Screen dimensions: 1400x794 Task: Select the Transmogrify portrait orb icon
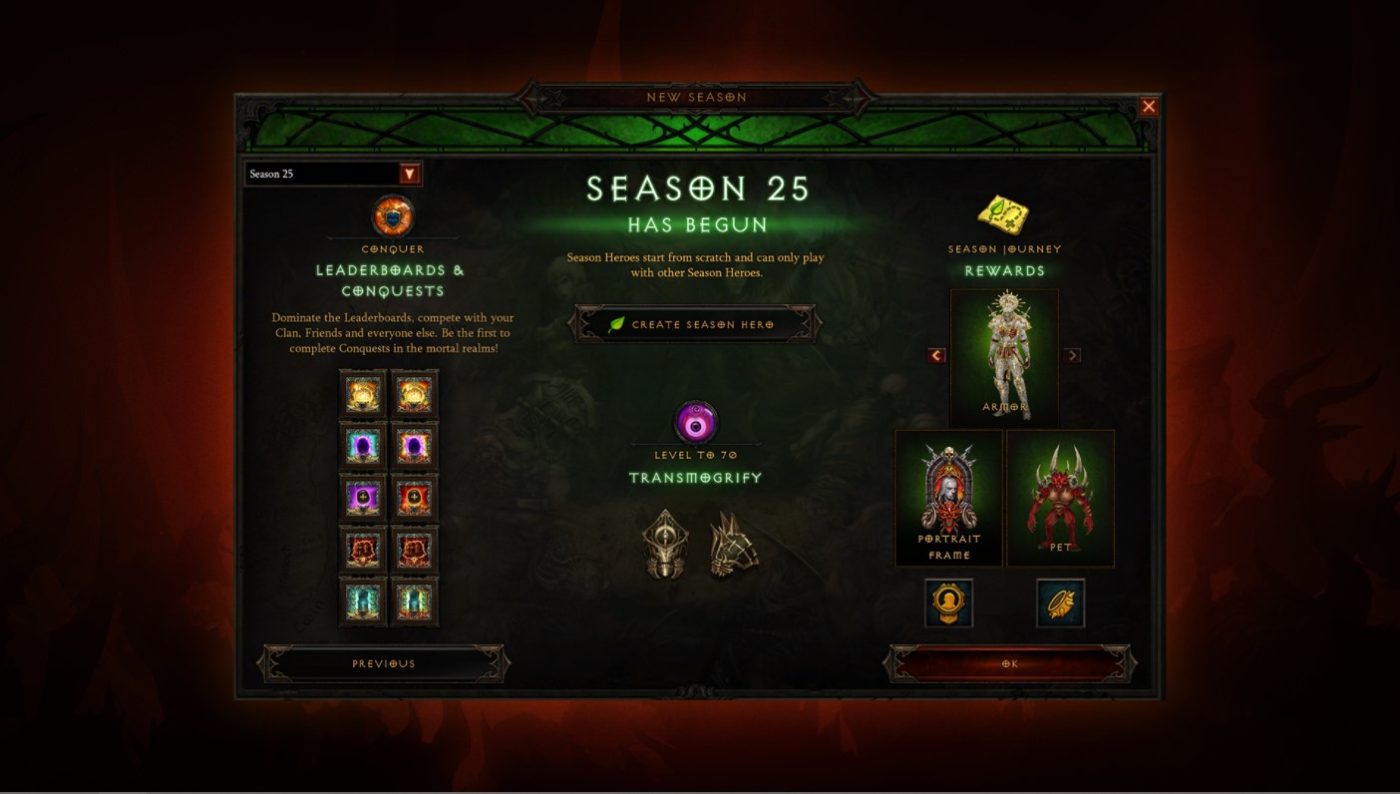(697, 421)
